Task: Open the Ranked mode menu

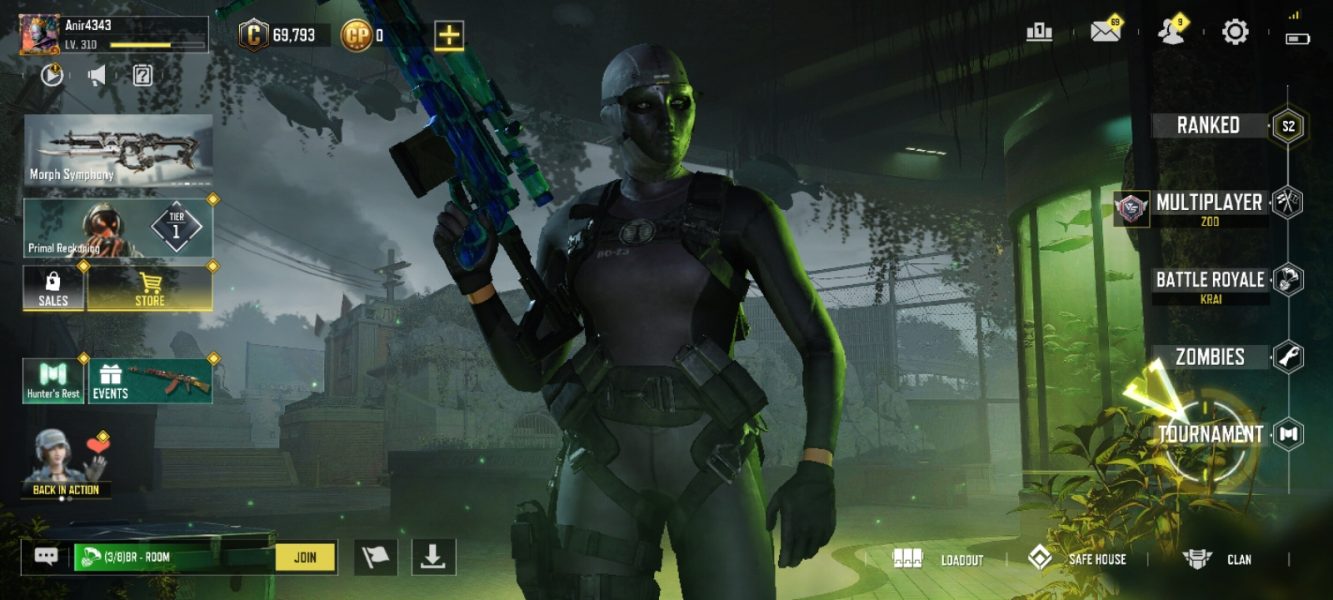Action: tap(1208, 126)
